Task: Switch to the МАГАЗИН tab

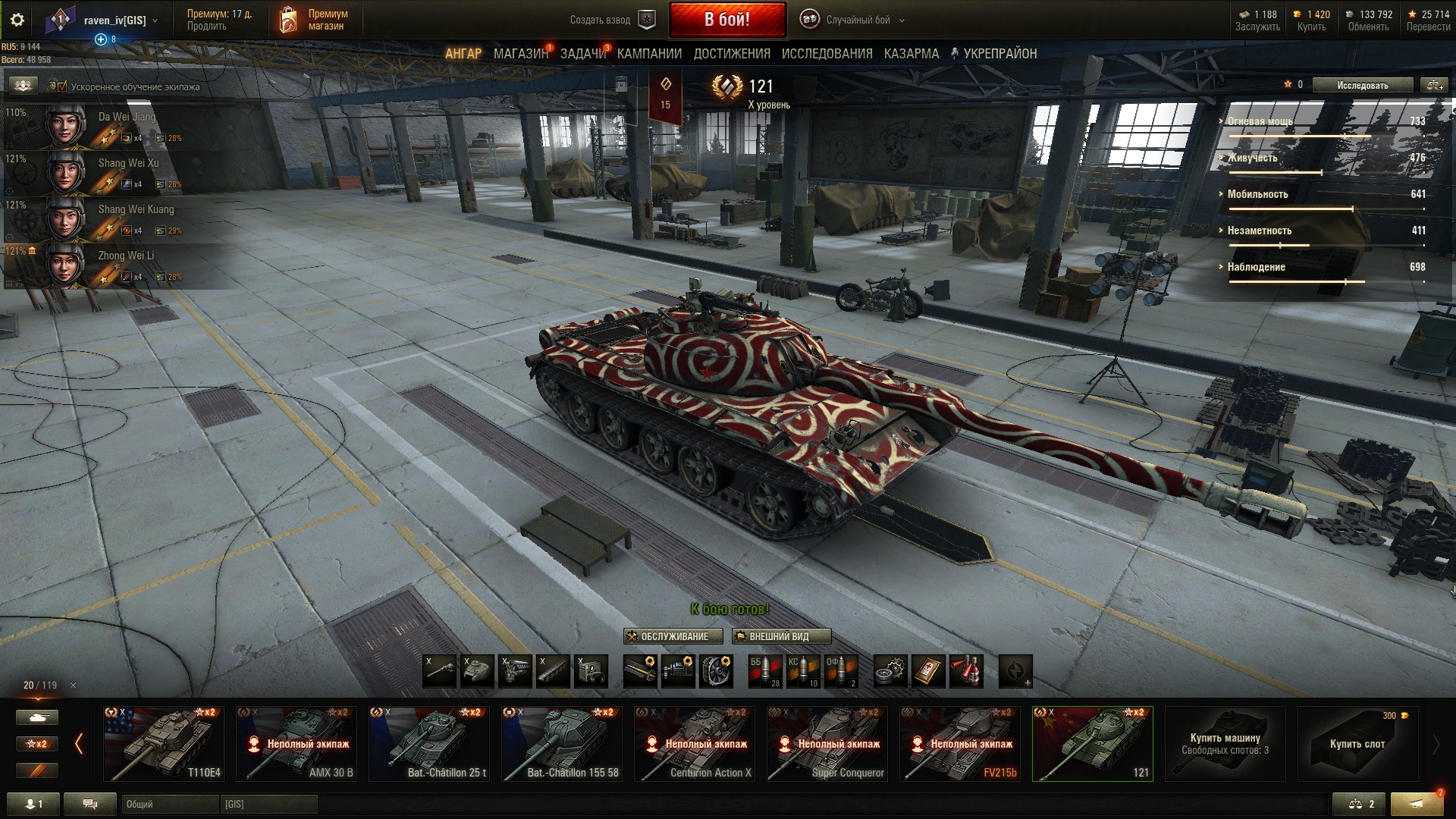Action: pos(520,54)
